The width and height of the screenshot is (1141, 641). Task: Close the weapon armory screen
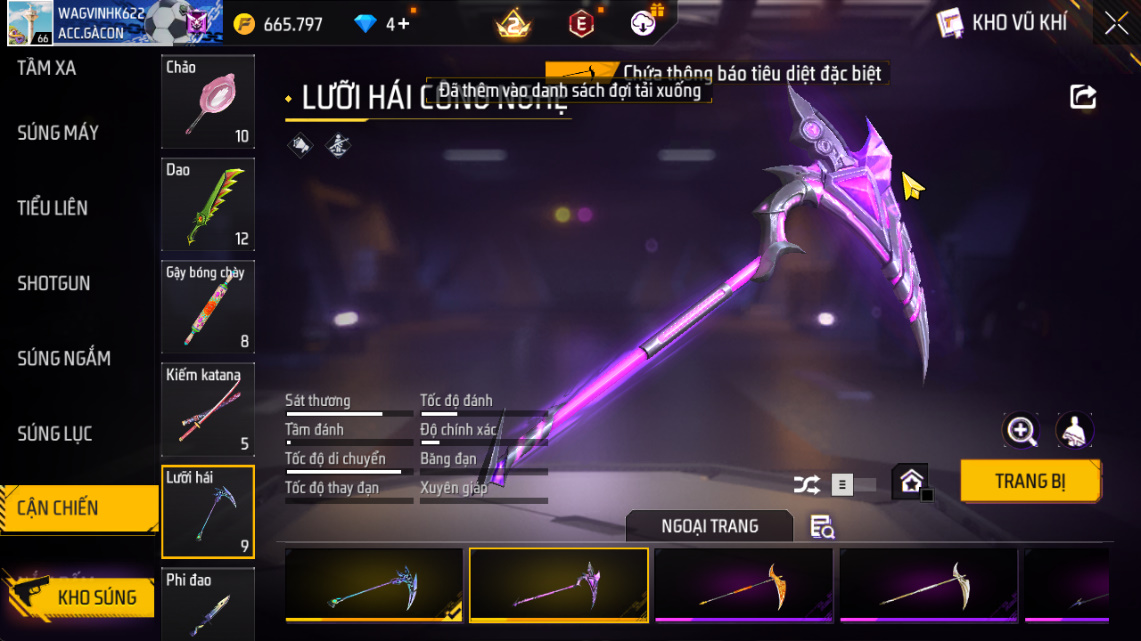[x=1116, y=24]
